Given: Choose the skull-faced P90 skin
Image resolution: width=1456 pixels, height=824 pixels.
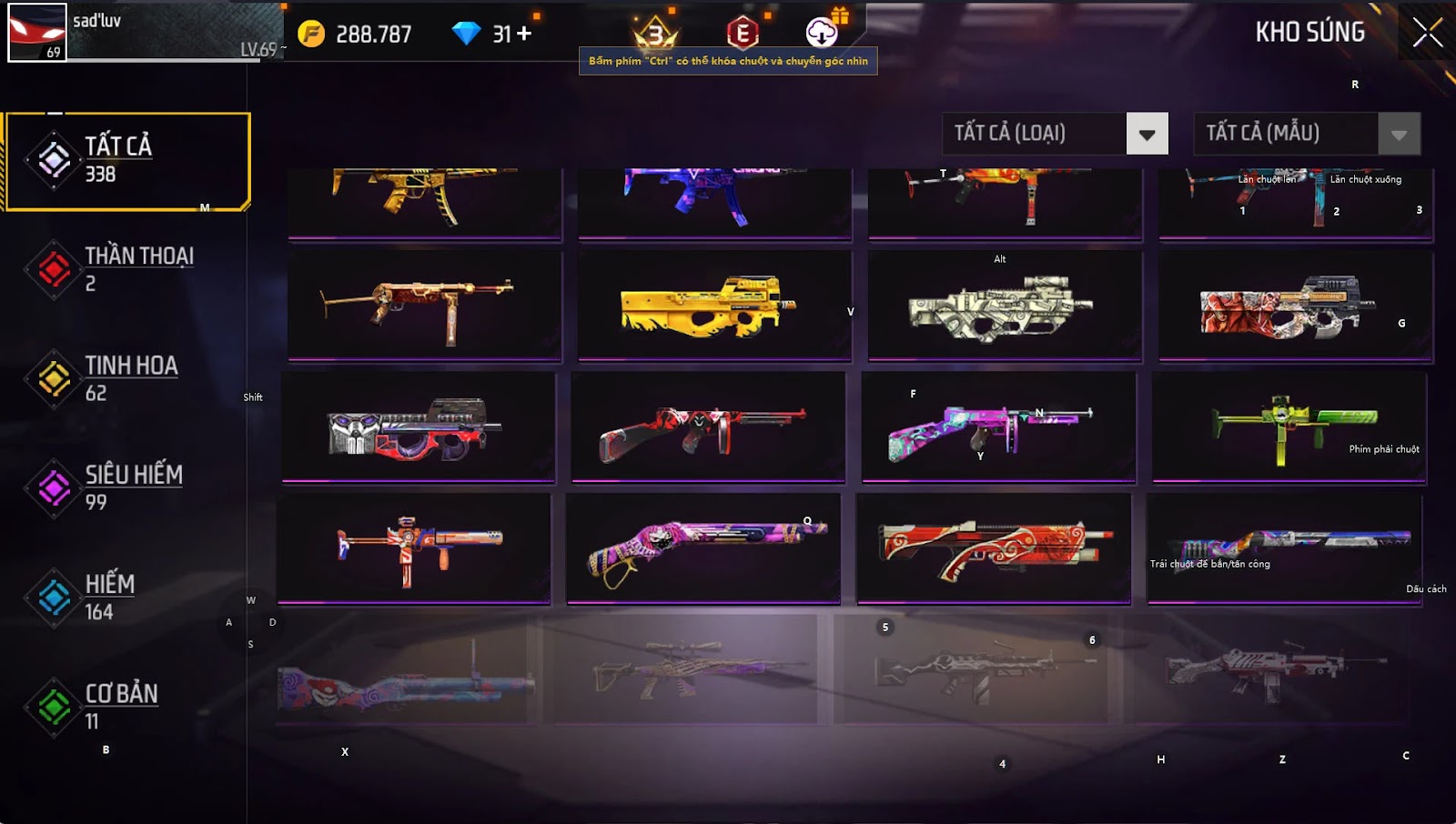Looking at the screenshot, I should pyautogui.click(x=418, y=427).
